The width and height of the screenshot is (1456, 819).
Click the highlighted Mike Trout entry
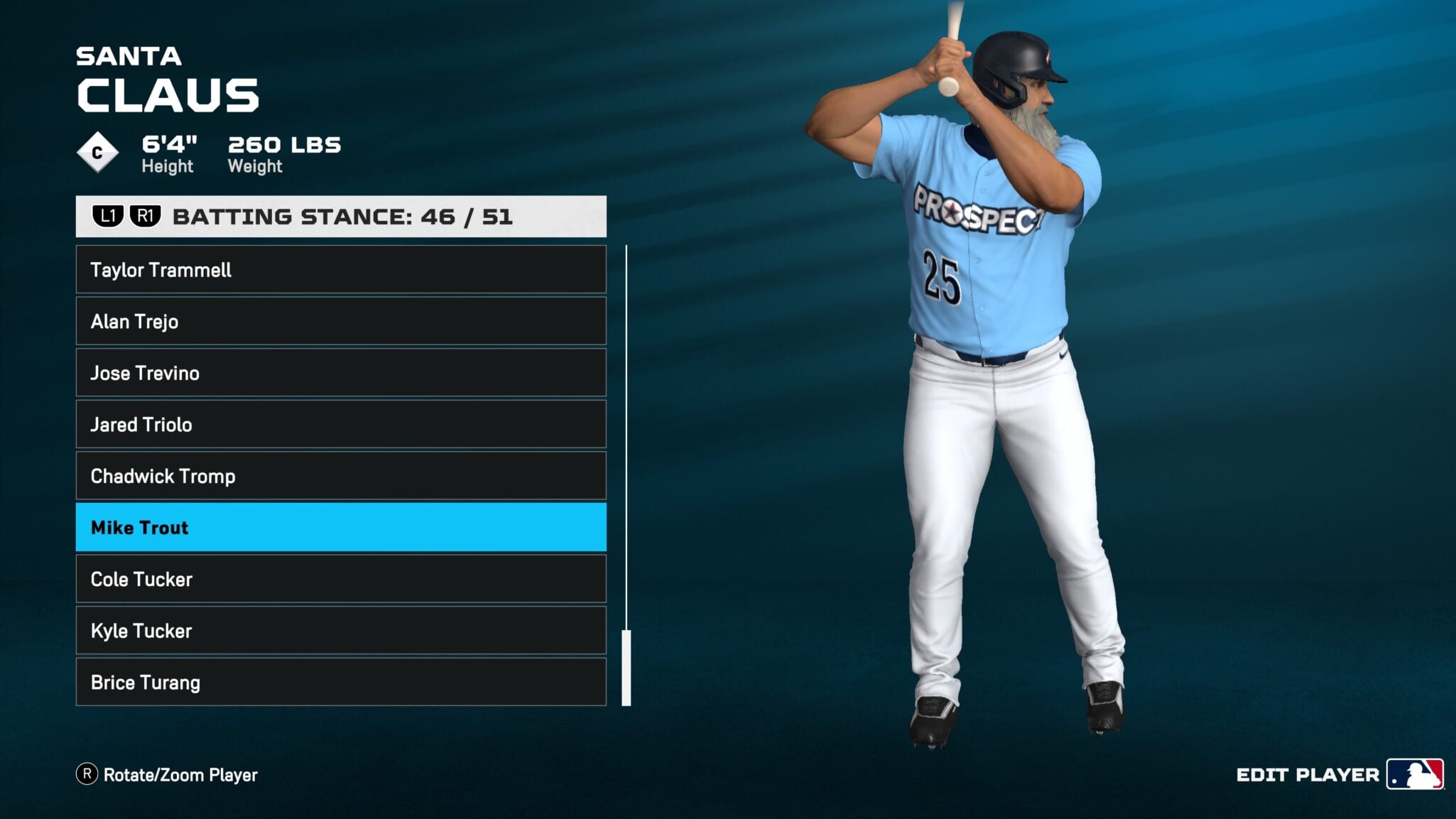coord(341,527)
